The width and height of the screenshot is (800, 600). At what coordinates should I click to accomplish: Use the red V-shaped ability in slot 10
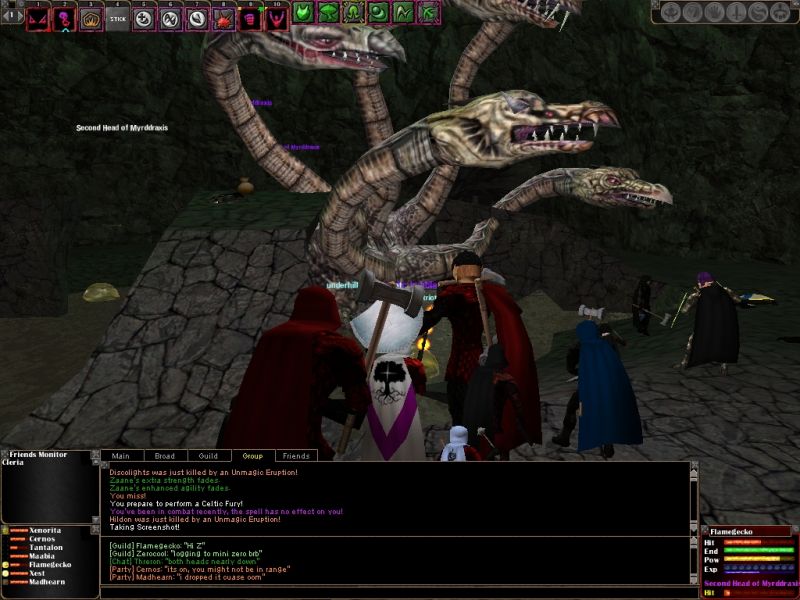click(x=275, y=19)
